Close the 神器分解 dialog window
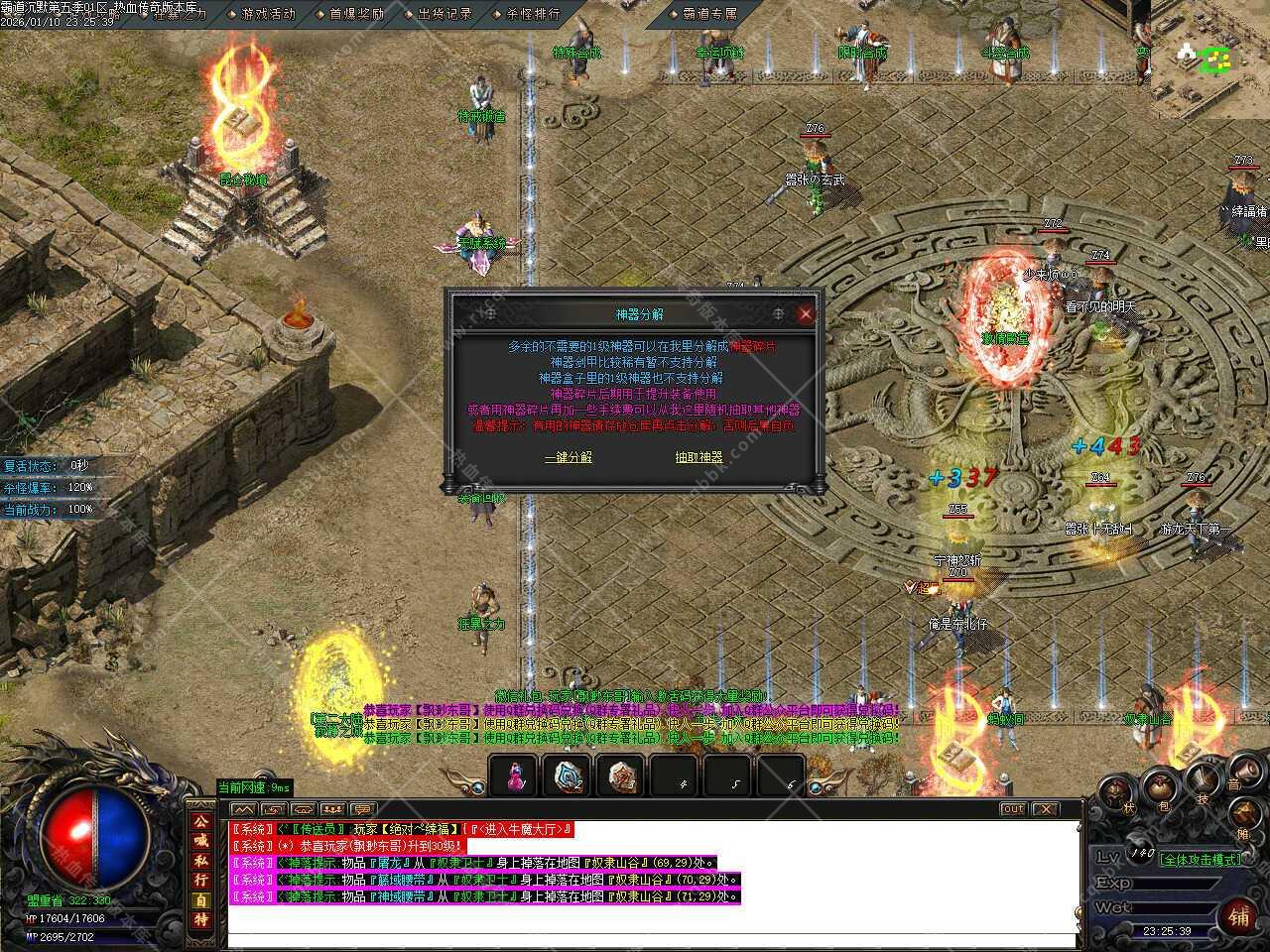Screen dimensions: 1270x952 [x=806, y=314]
